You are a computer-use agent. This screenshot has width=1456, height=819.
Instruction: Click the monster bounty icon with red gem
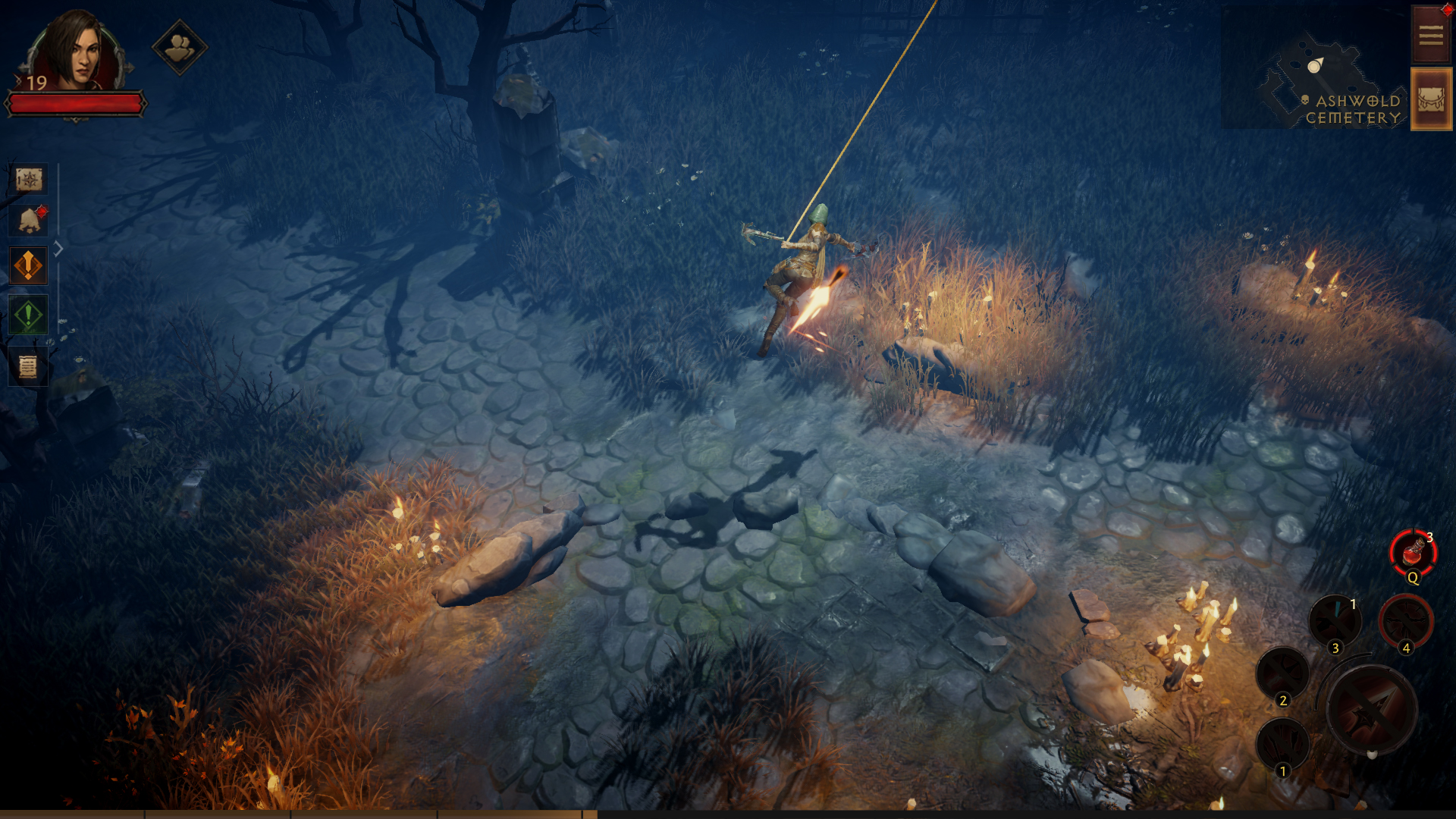[28, 219]
